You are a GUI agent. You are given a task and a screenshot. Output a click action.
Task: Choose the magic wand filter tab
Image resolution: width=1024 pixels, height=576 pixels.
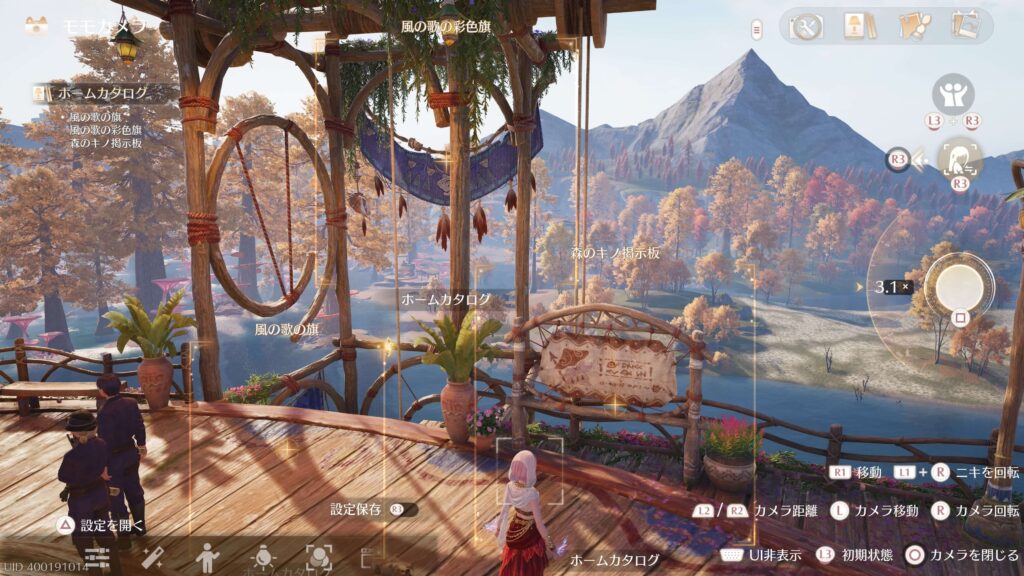tap(153, 557)
